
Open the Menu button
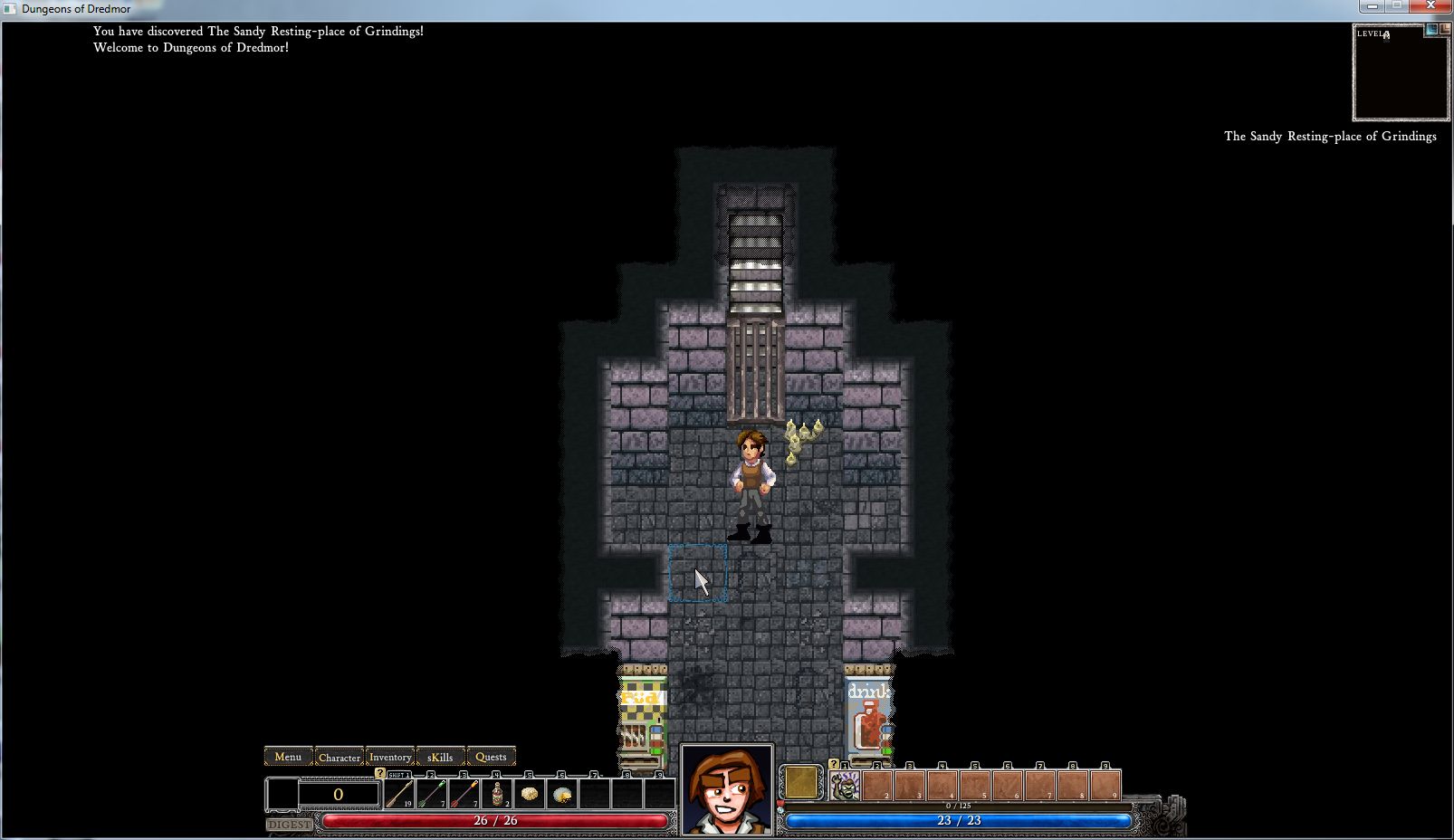288,757
